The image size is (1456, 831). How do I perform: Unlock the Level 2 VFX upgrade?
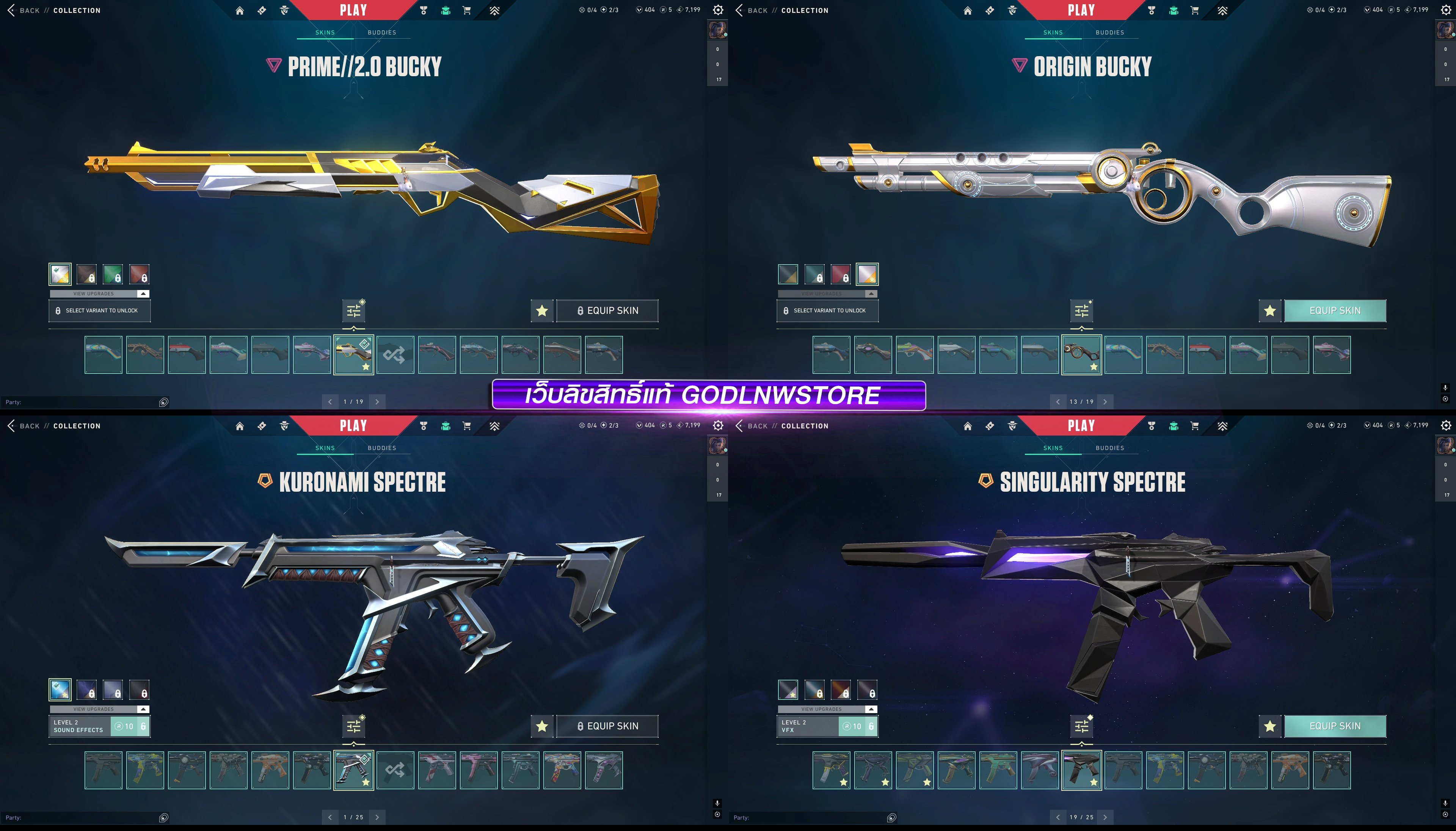click(x=858, y=726)
